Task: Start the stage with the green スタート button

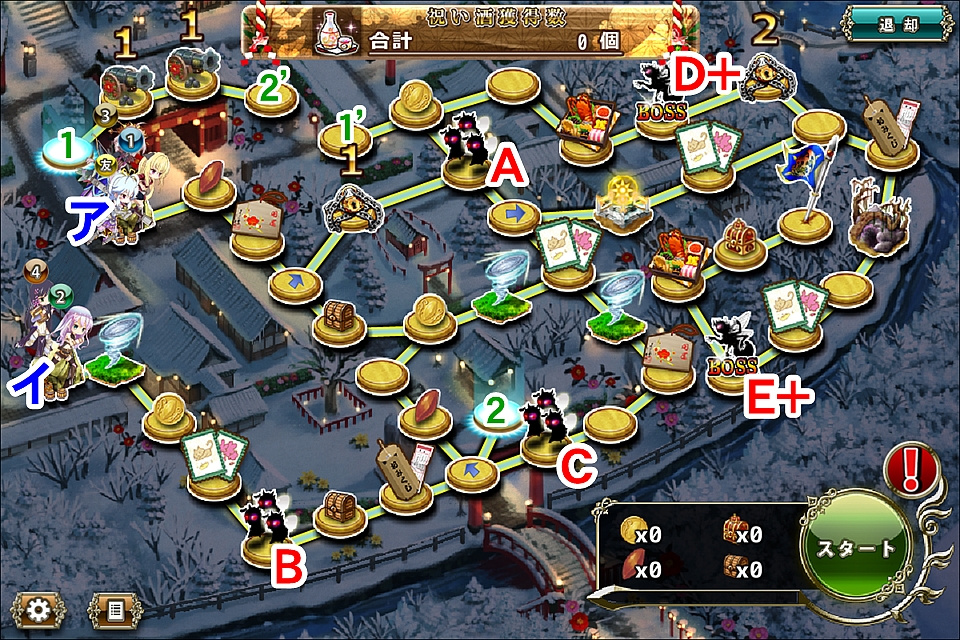Action: click(x=856, y=549)
